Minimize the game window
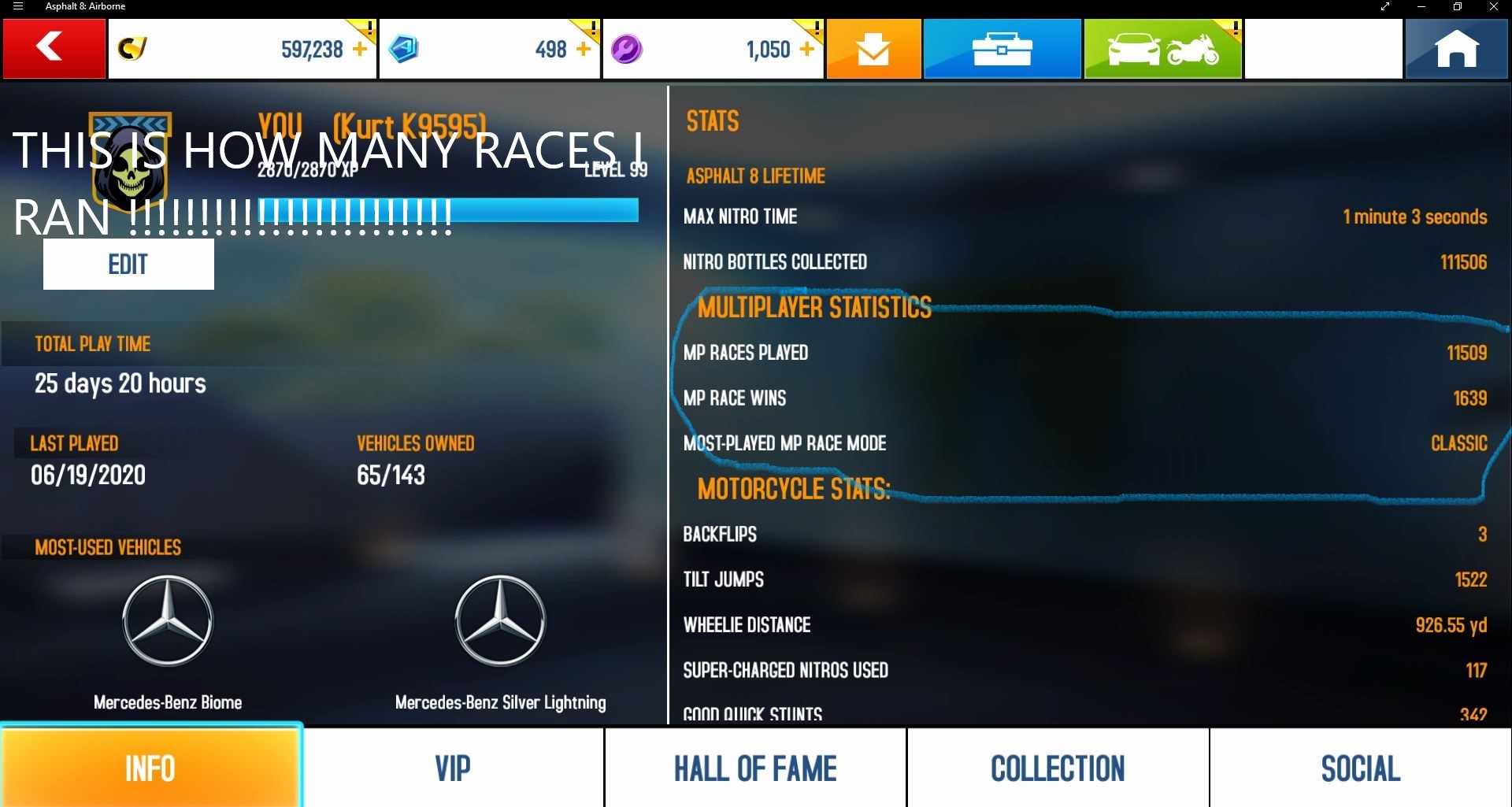This screenshot has height=807, width=1512. tap(1421, 7)
